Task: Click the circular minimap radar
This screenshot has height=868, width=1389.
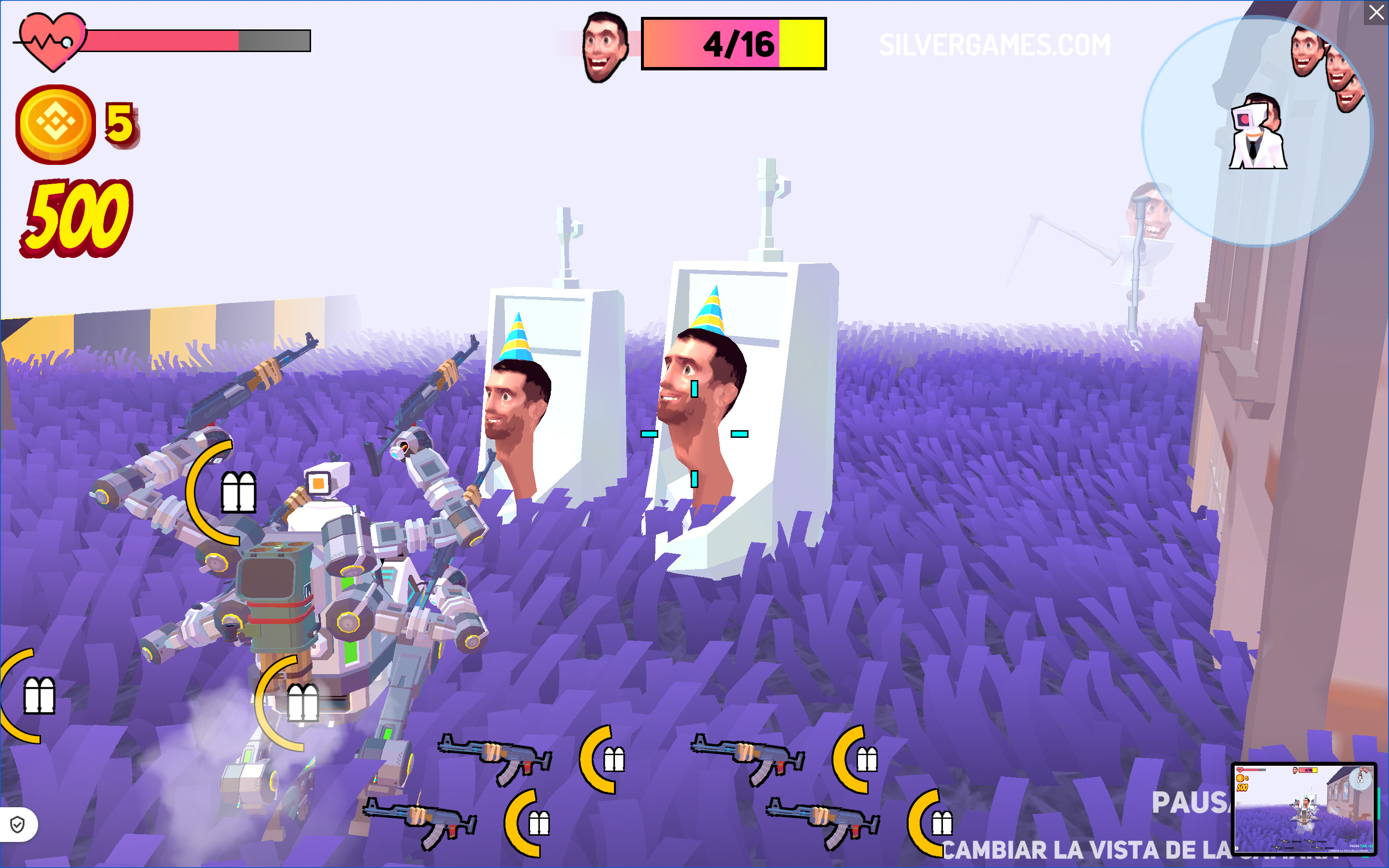Action: [x=1256, y=132]
